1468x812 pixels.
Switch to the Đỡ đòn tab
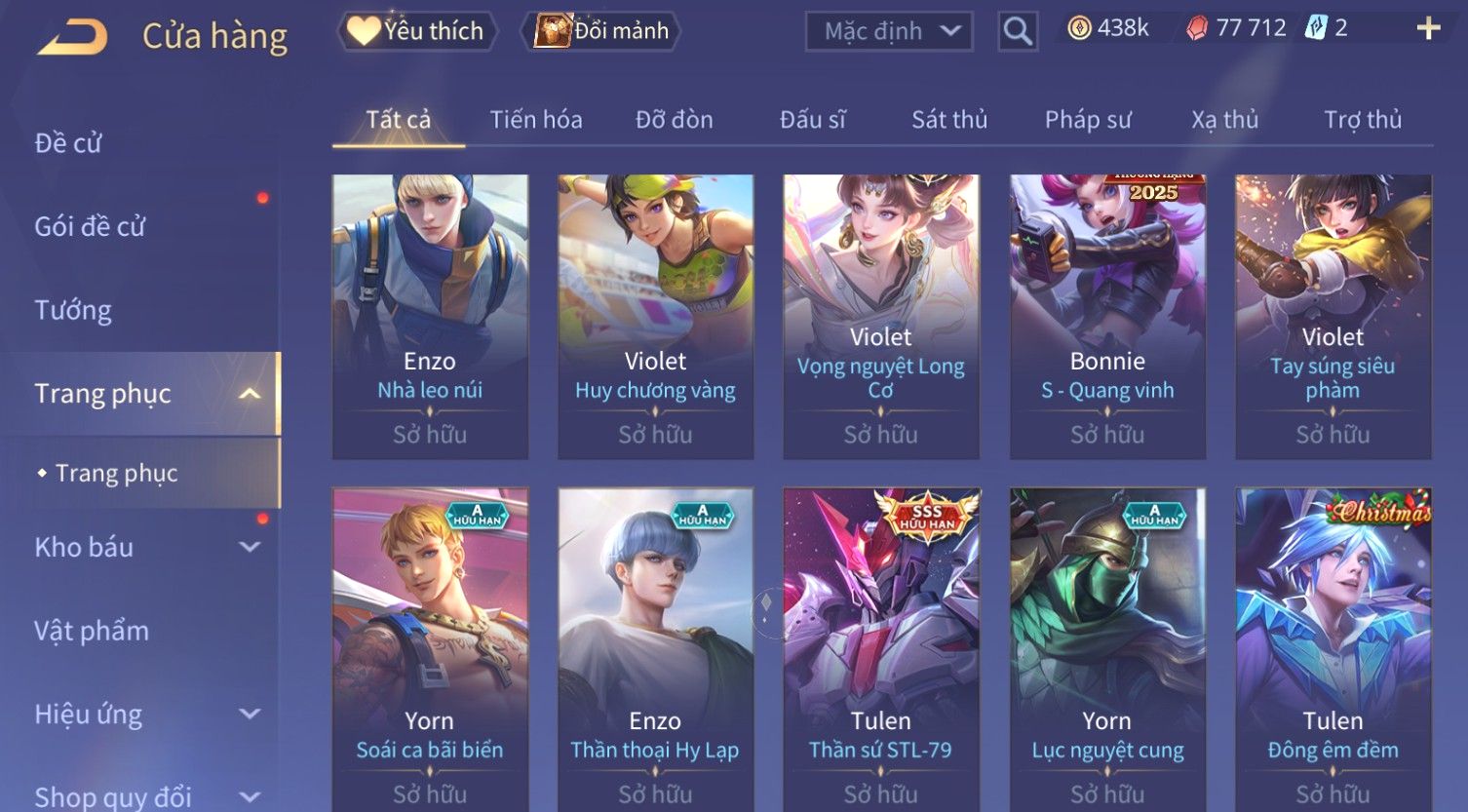point(674,120)
